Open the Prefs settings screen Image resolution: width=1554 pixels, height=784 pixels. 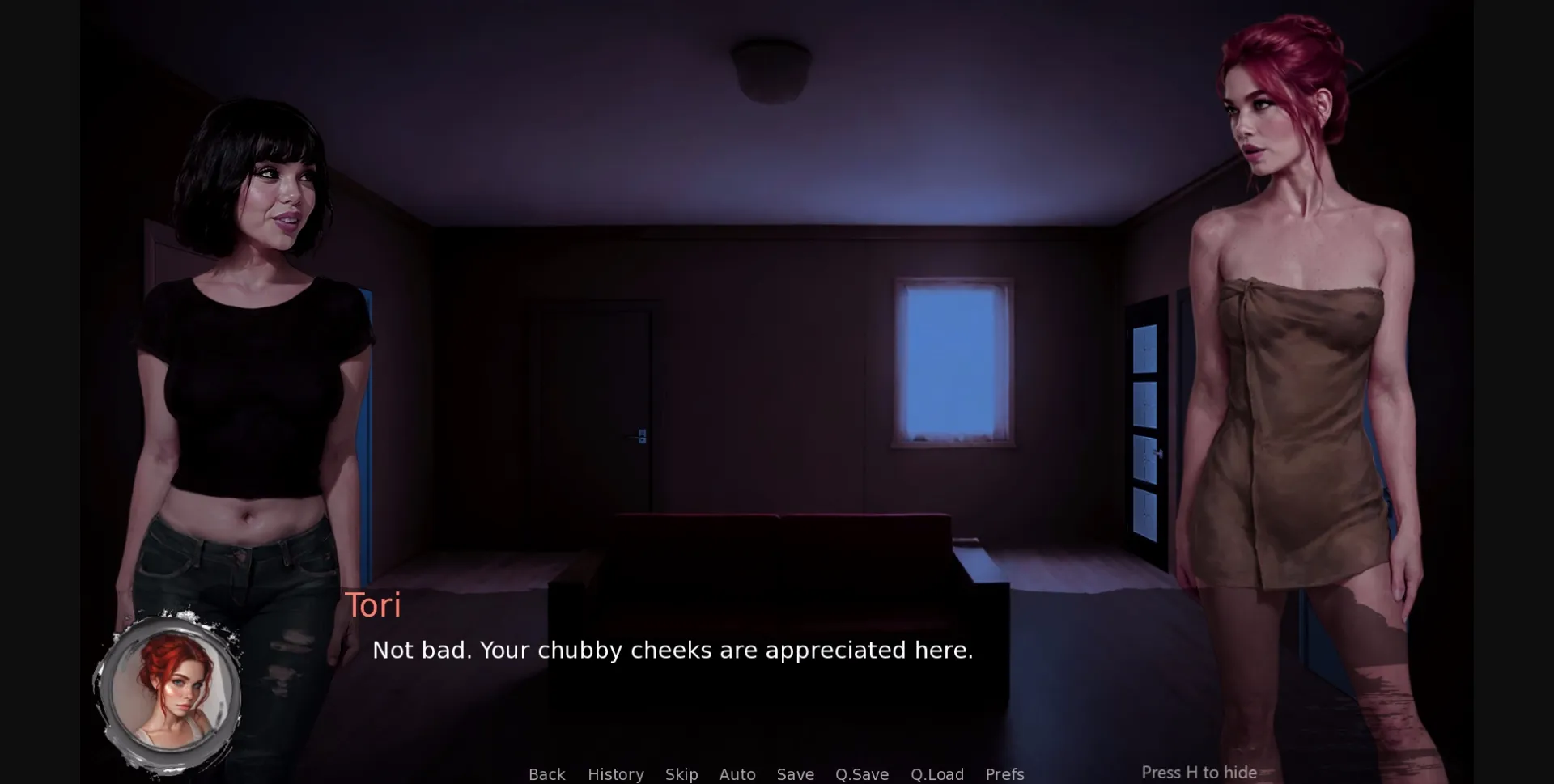(1004, 773)
